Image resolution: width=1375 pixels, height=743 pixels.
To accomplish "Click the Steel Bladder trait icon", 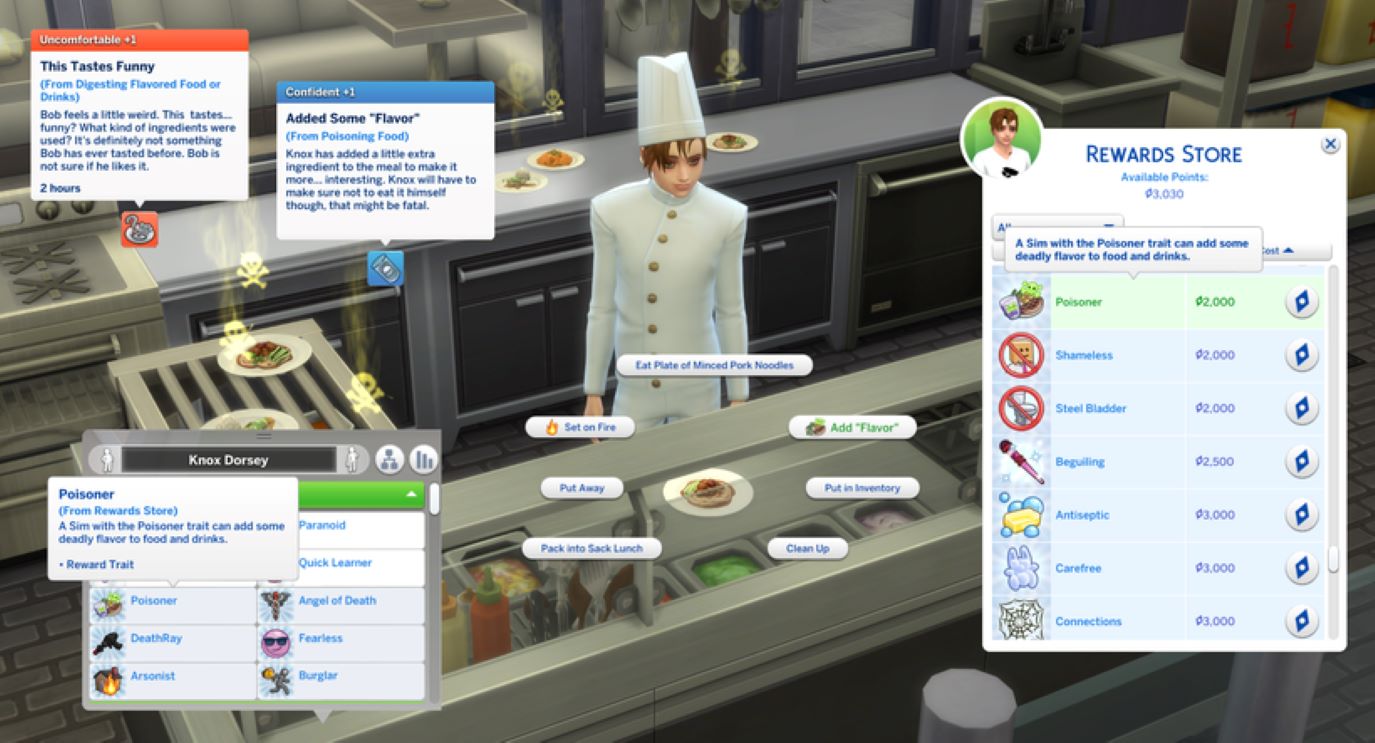I will [x=1022, y=408].
